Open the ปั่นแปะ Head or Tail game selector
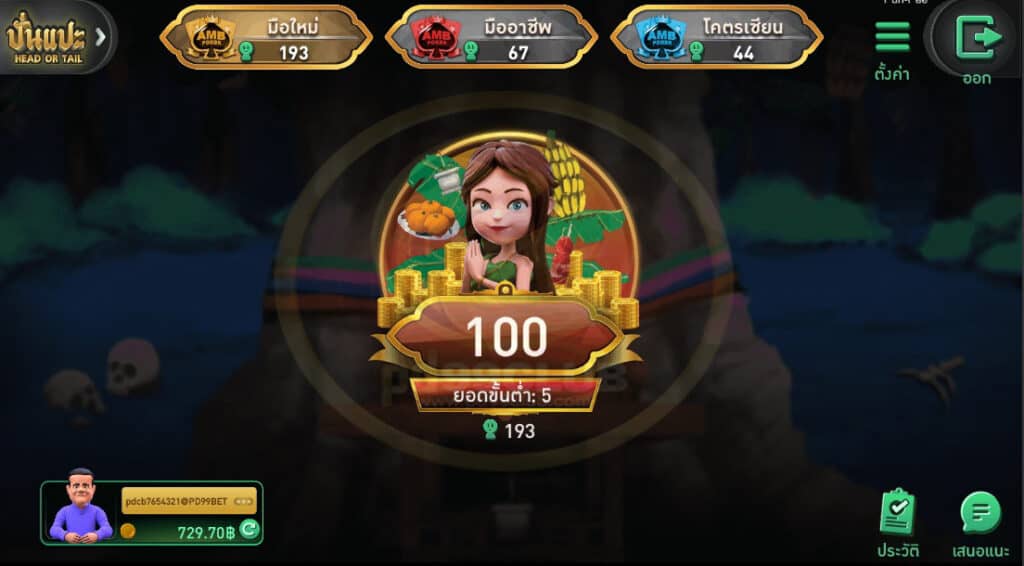This screenshot has height=566, width=1024. (56, 38)
